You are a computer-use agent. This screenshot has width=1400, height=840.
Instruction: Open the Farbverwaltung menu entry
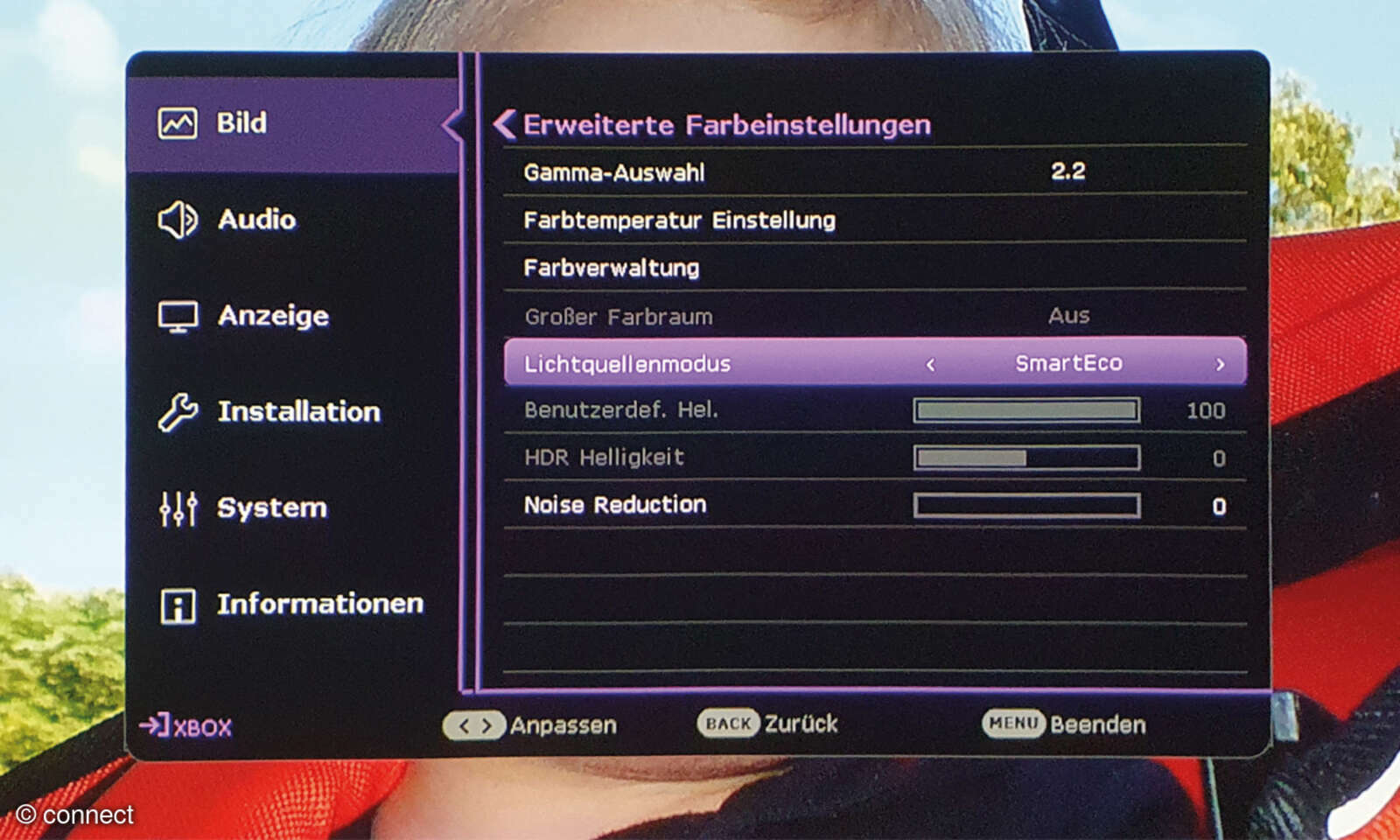coord(611,268)
